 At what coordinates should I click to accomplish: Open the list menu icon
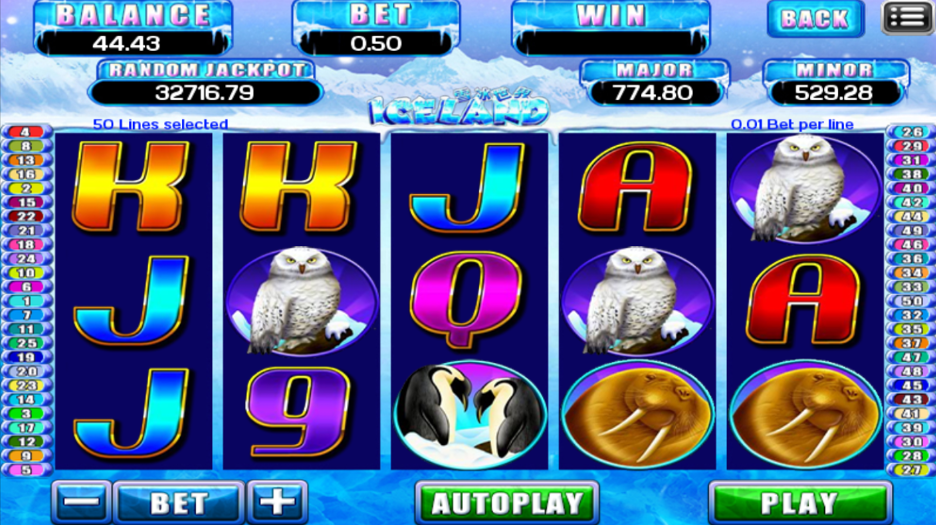coord(906,17)
